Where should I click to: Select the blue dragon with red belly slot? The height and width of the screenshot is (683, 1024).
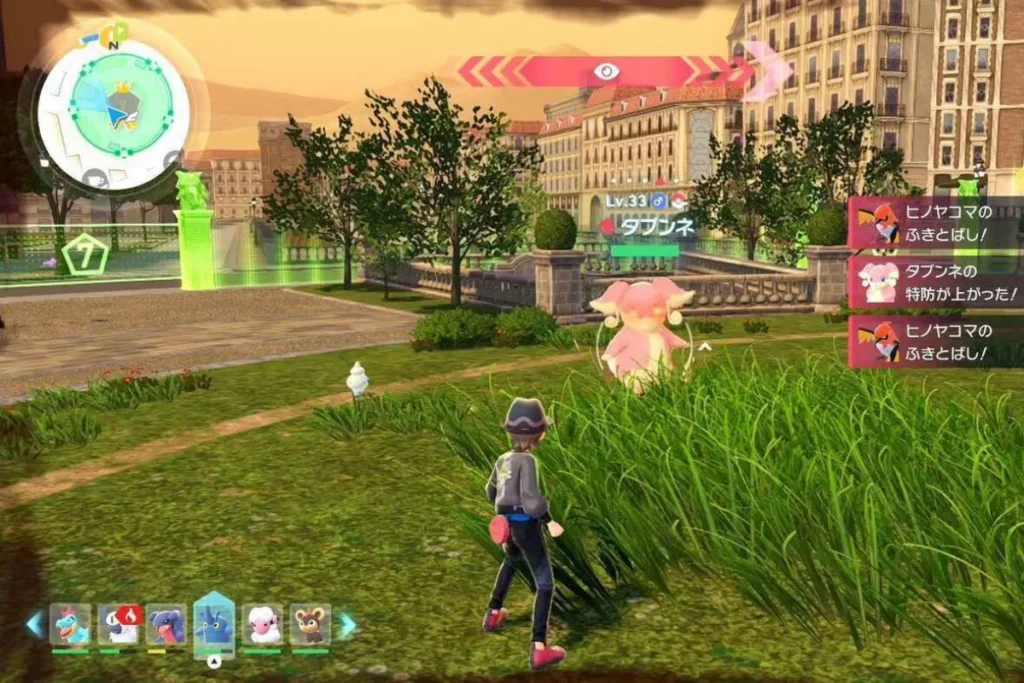pyautogui.click(x=166, y=624)
